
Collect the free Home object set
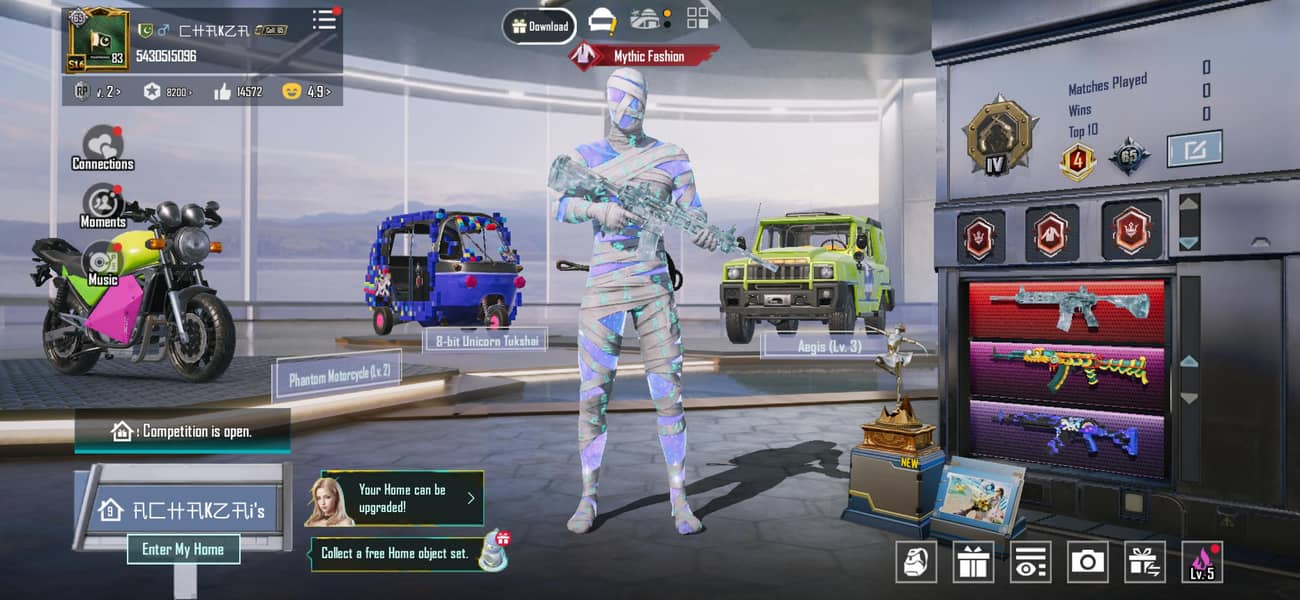[x=410, y=553]
